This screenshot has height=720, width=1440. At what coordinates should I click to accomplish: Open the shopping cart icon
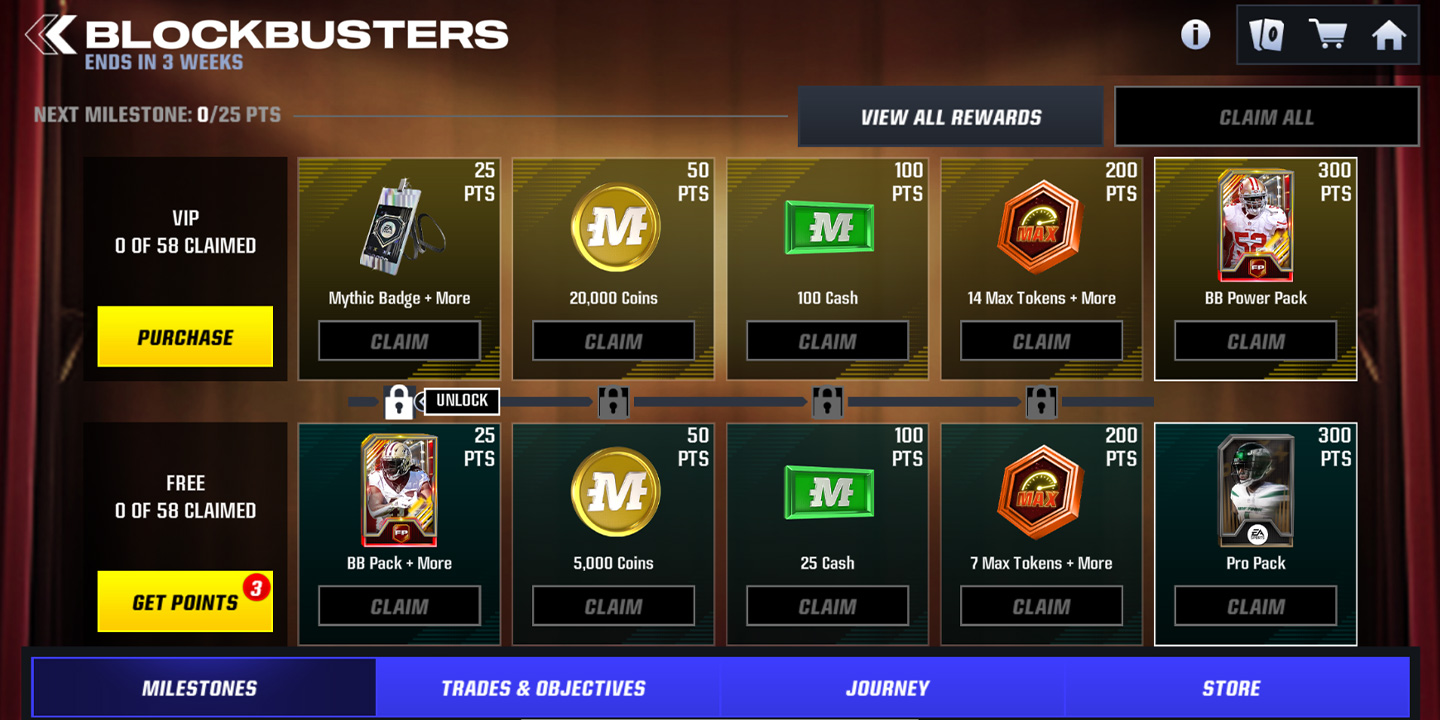(x=1329, y=35)
